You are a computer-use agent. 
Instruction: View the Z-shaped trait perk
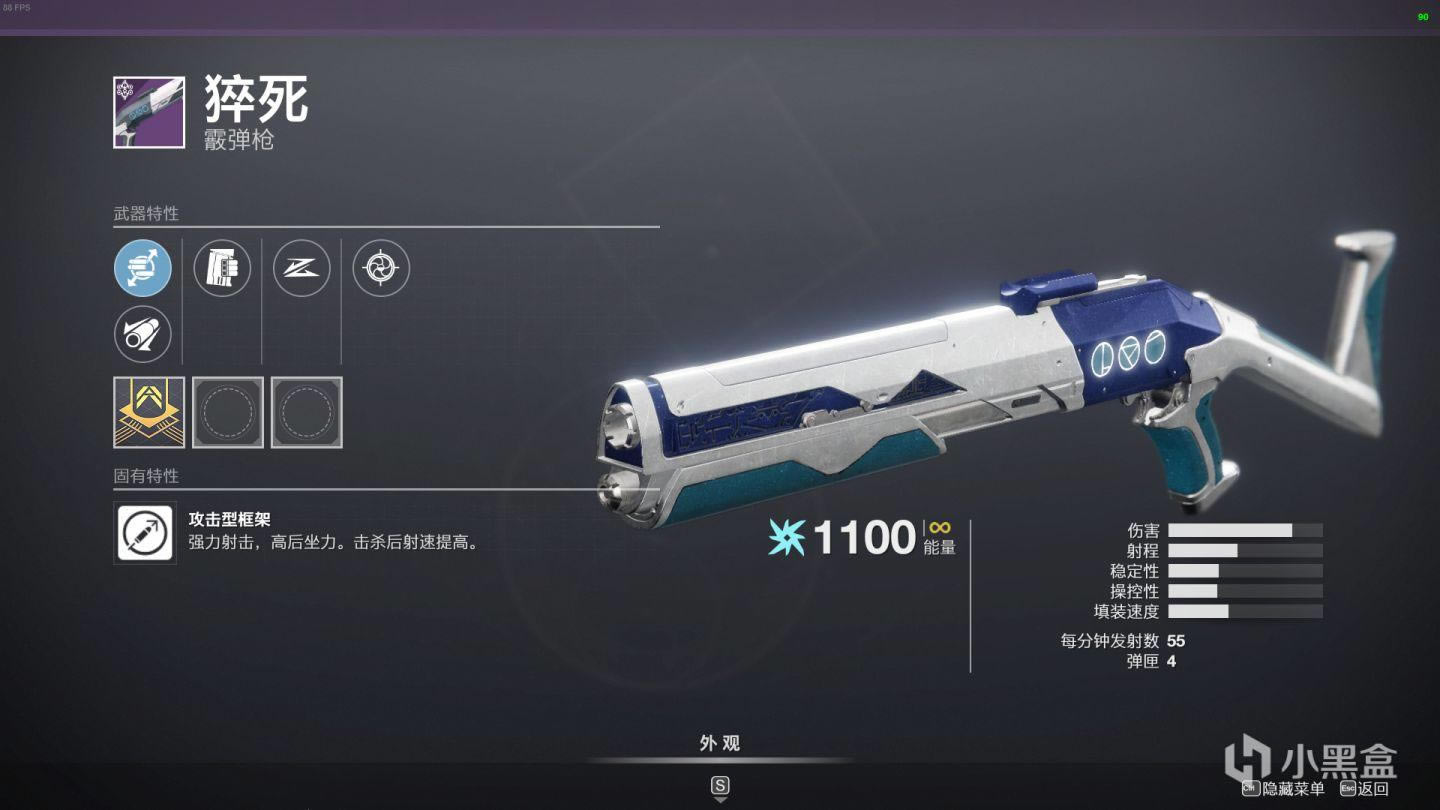click(301, 268)
